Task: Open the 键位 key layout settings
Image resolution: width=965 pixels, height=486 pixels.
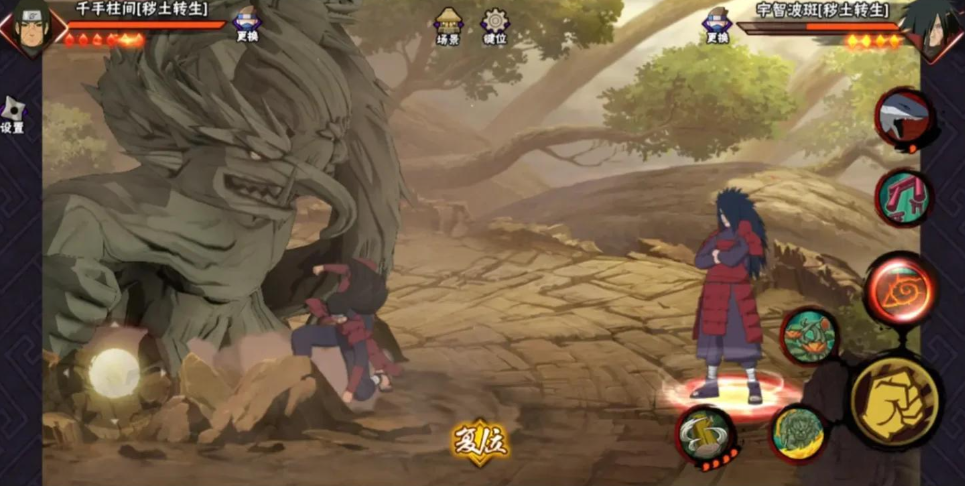Action: (x=494, y=26)
